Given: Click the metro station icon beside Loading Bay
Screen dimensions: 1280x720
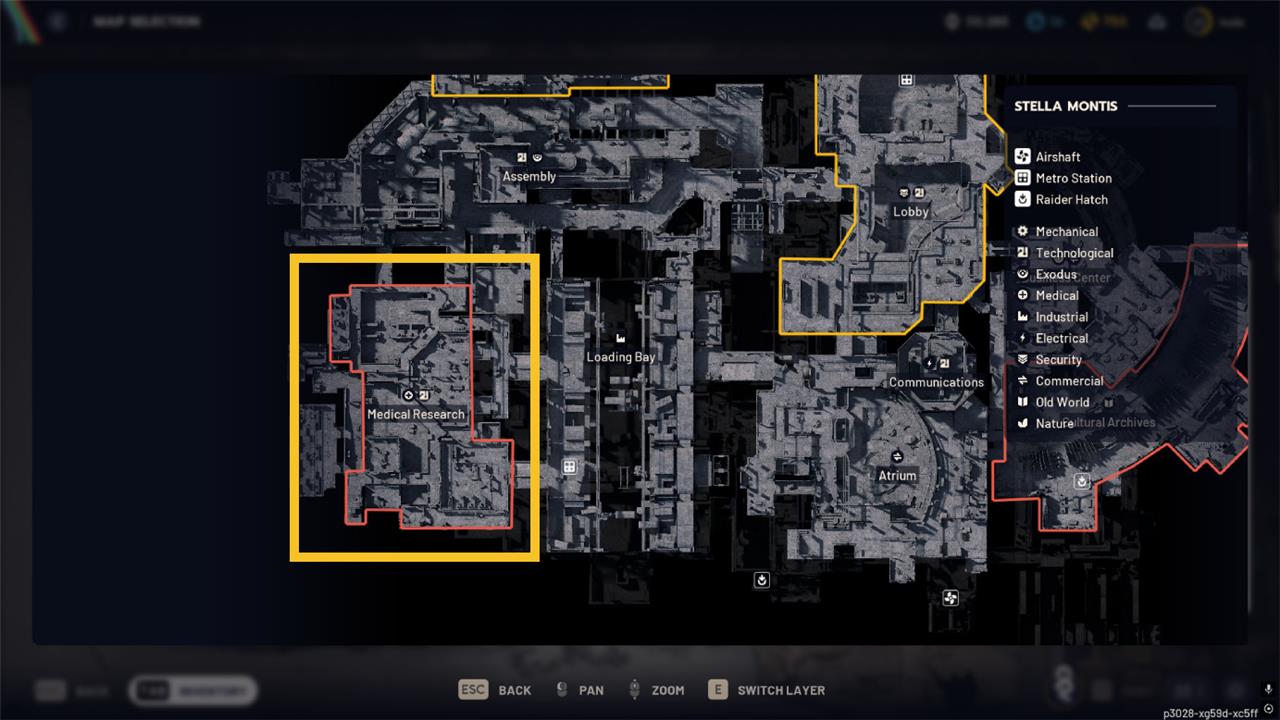Looking at the screenshot, I should 569,467.
